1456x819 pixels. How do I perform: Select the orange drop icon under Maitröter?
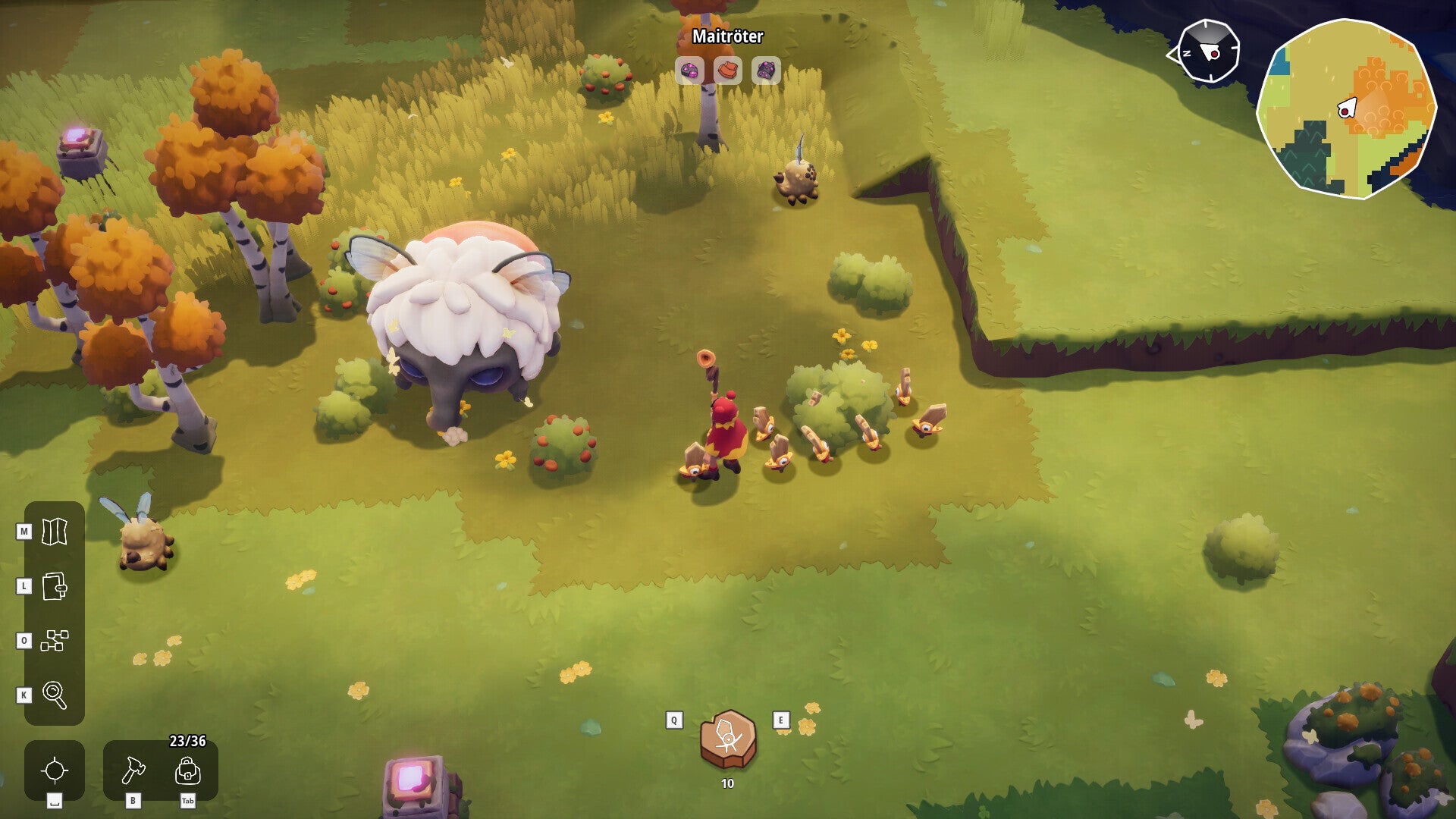click(x=728, y=71)
